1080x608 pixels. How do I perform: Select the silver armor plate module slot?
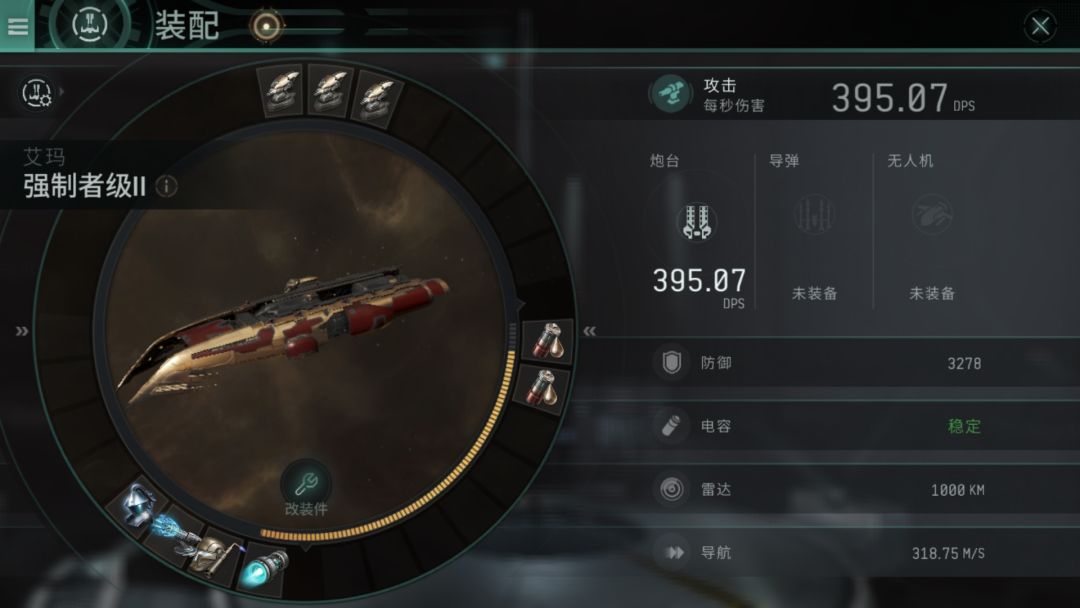pos(137,504)
